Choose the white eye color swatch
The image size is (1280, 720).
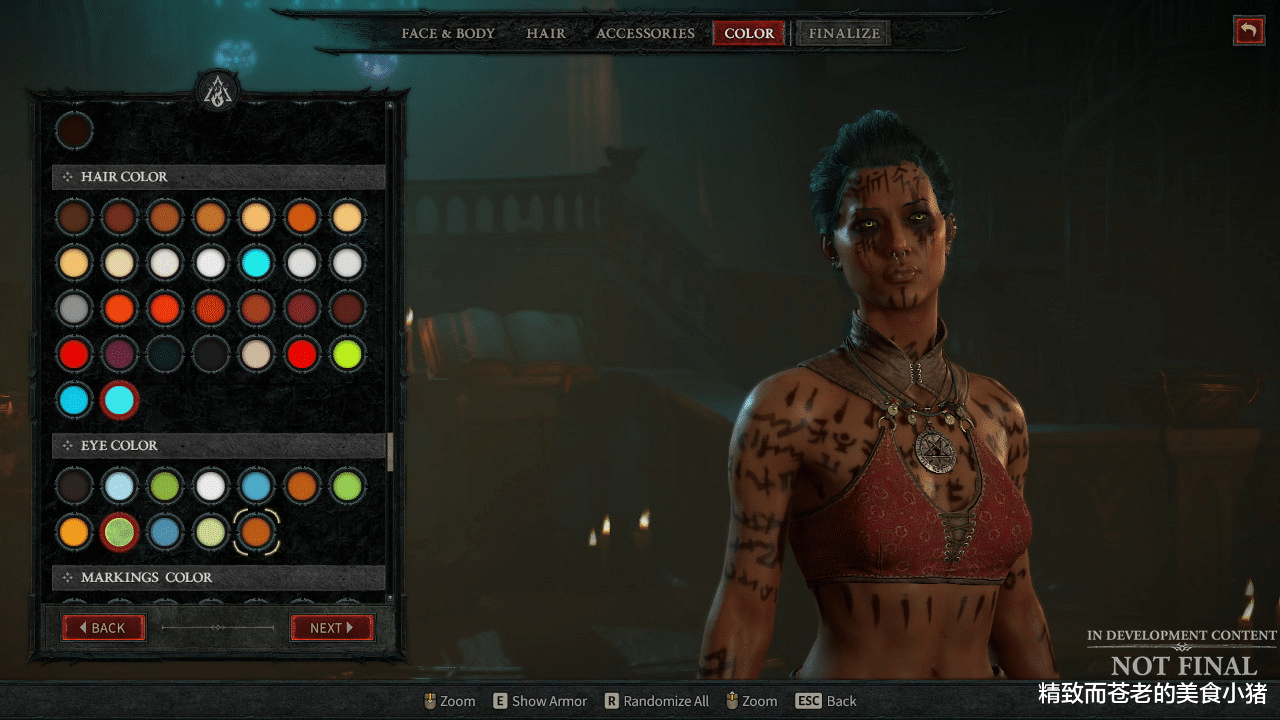(210, 486)
